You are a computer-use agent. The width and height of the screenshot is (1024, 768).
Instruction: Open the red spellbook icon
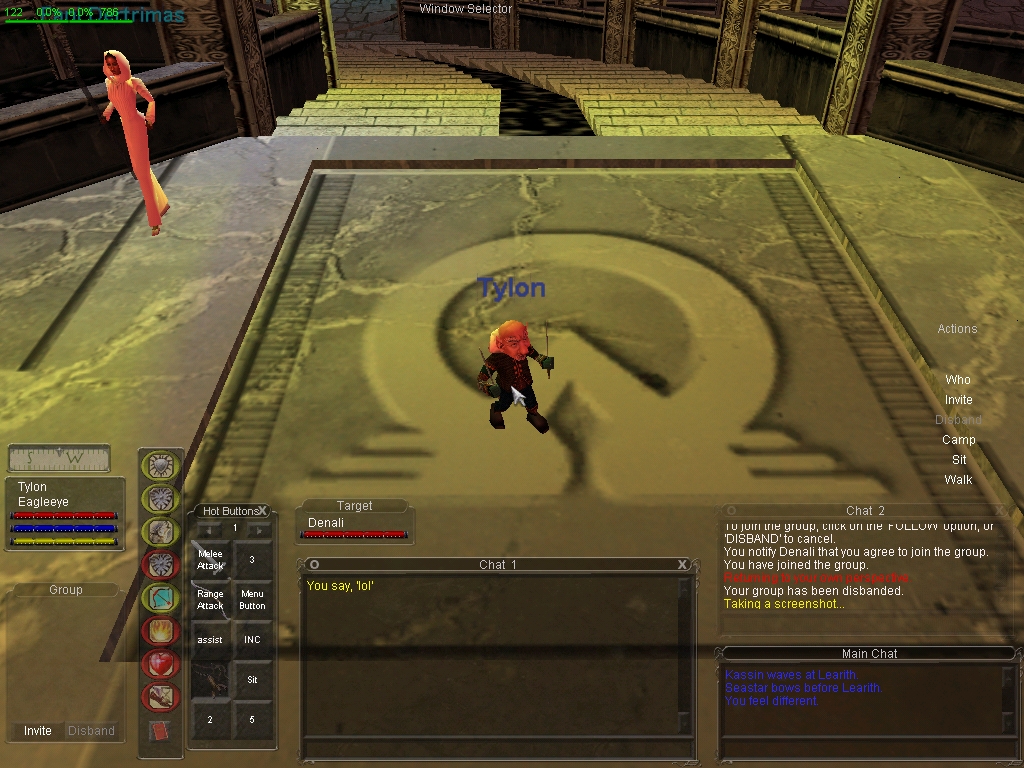(160, 731)
